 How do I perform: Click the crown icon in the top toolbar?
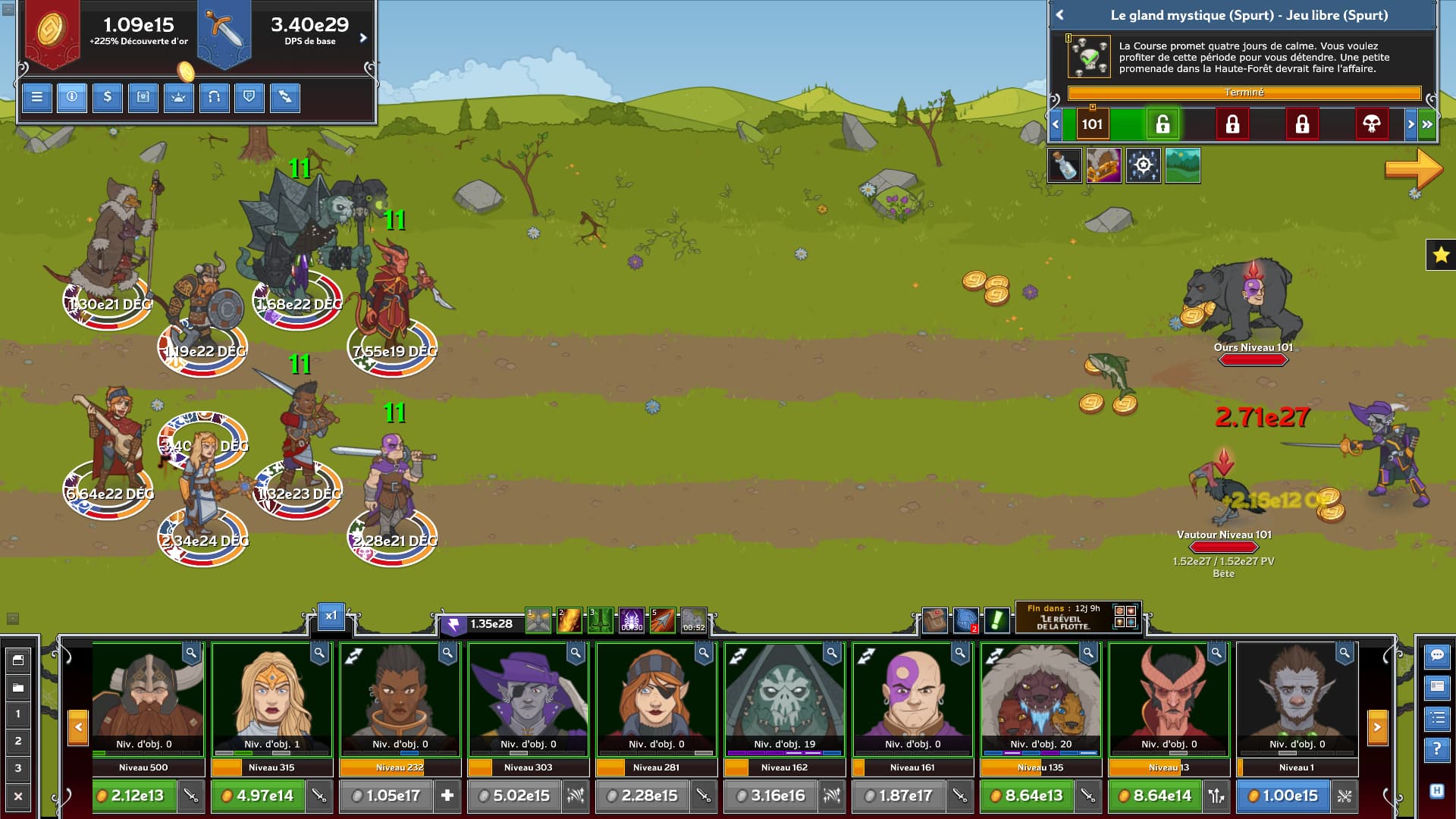click(179, 97)
